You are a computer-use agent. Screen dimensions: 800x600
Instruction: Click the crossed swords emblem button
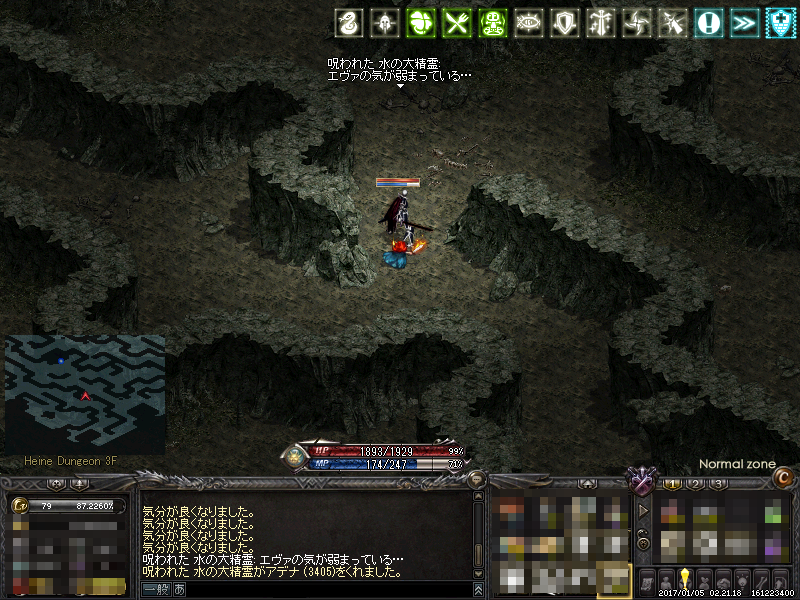(x=640, y=482)
